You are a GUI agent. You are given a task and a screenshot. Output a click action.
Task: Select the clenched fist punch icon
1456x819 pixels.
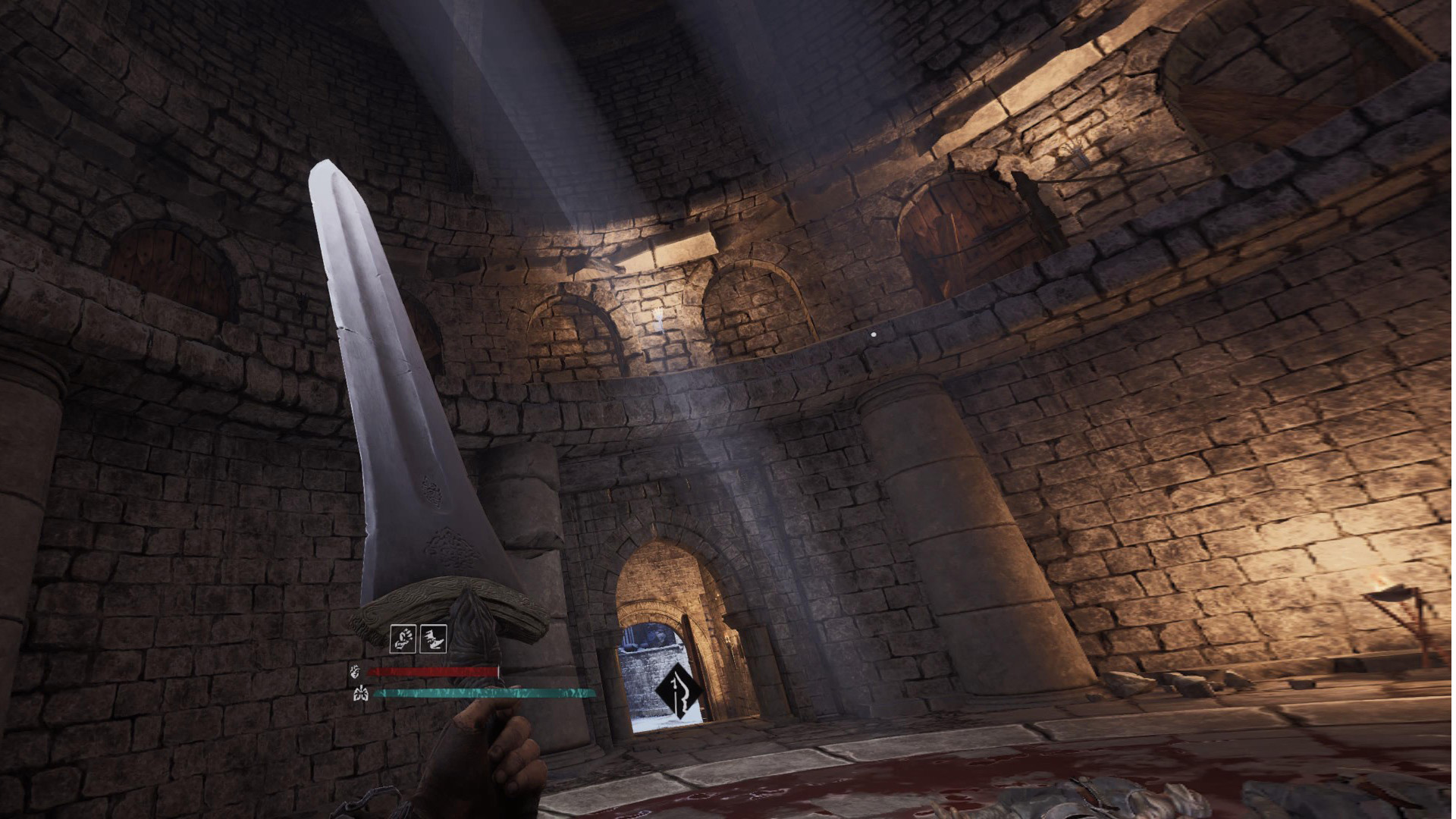(x=403, y=639)
